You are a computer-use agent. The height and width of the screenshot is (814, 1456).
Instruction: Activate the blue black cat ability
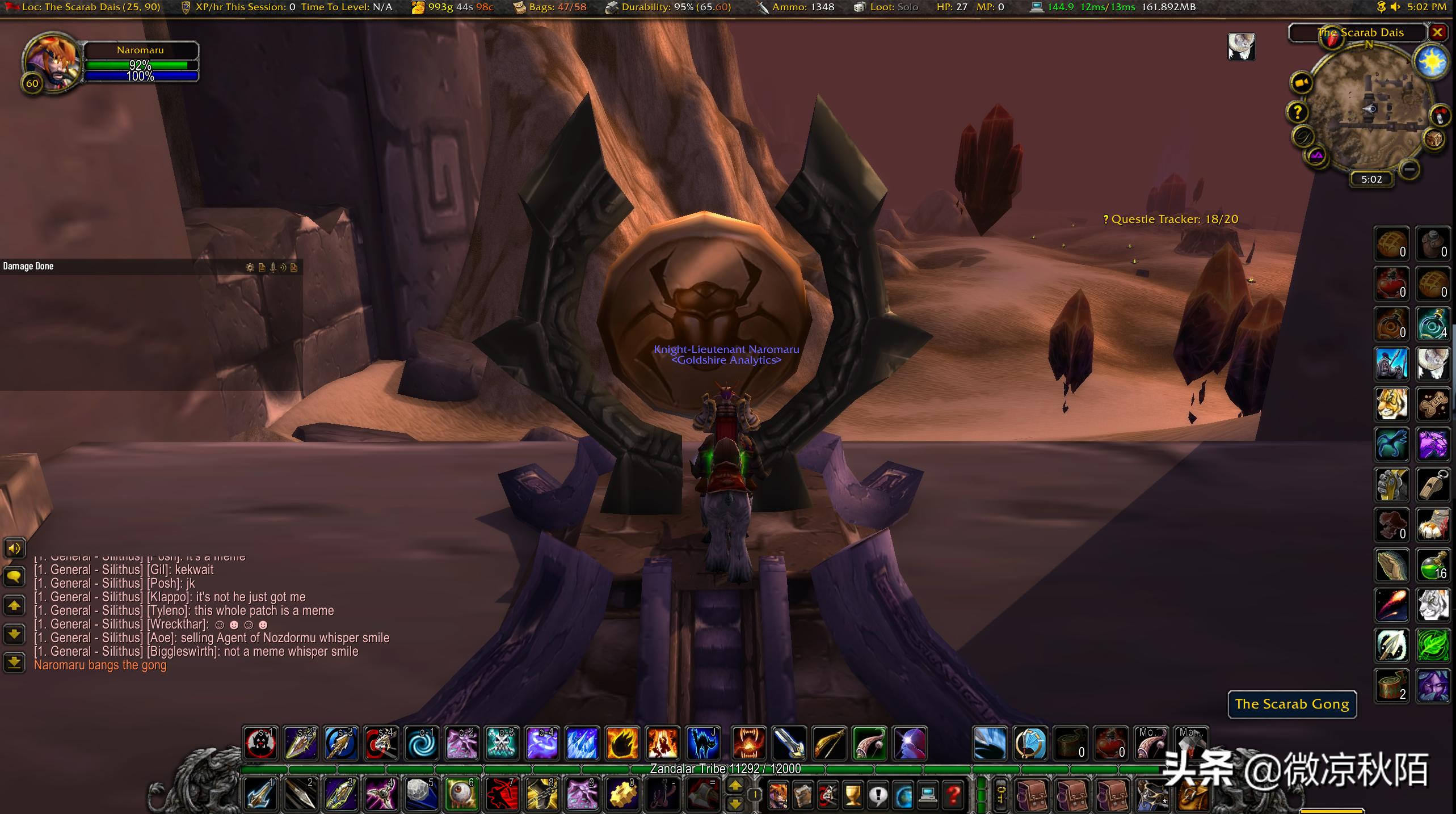click(x=702, y=743)
